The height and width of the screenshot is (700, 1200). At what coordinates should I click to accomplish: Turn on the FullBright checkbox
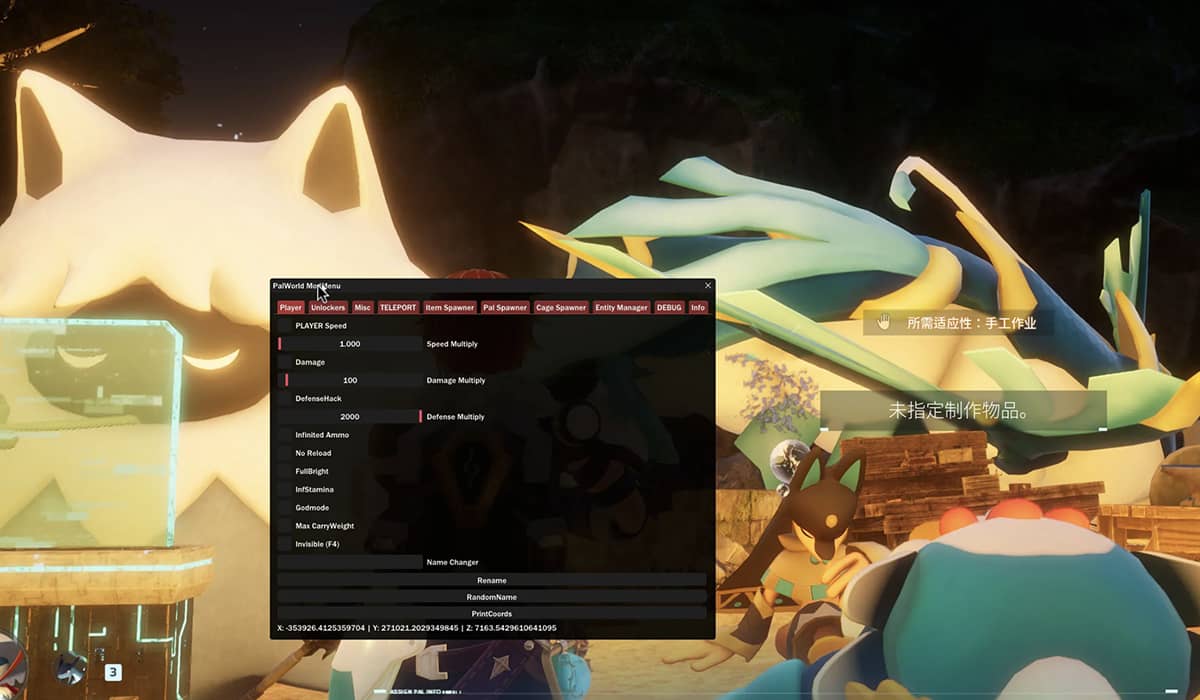tap(285, 471)
